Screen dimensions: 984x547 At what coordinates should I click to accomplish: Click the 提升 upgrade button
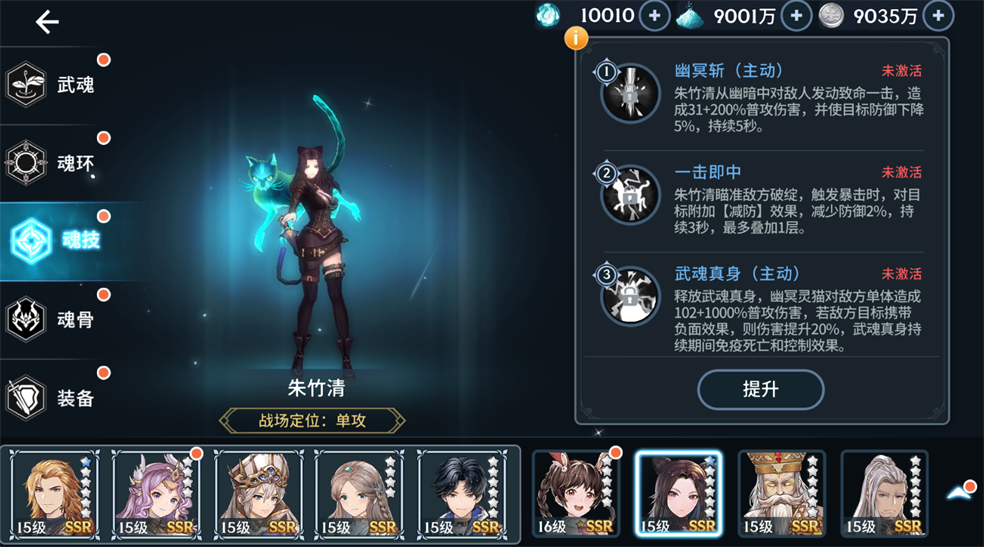(760, 390)
